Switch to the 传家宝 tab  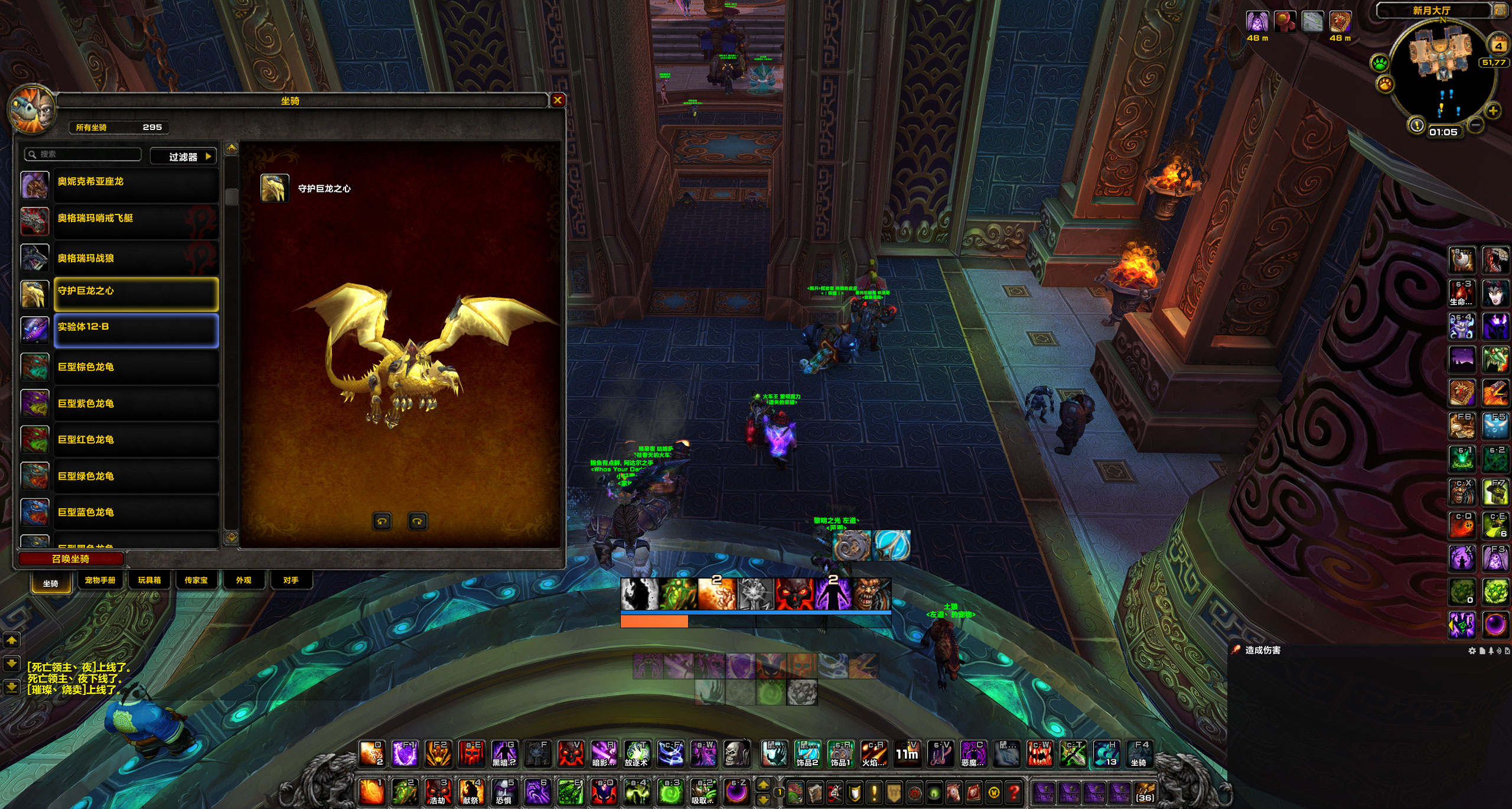(x=196, y=580)
